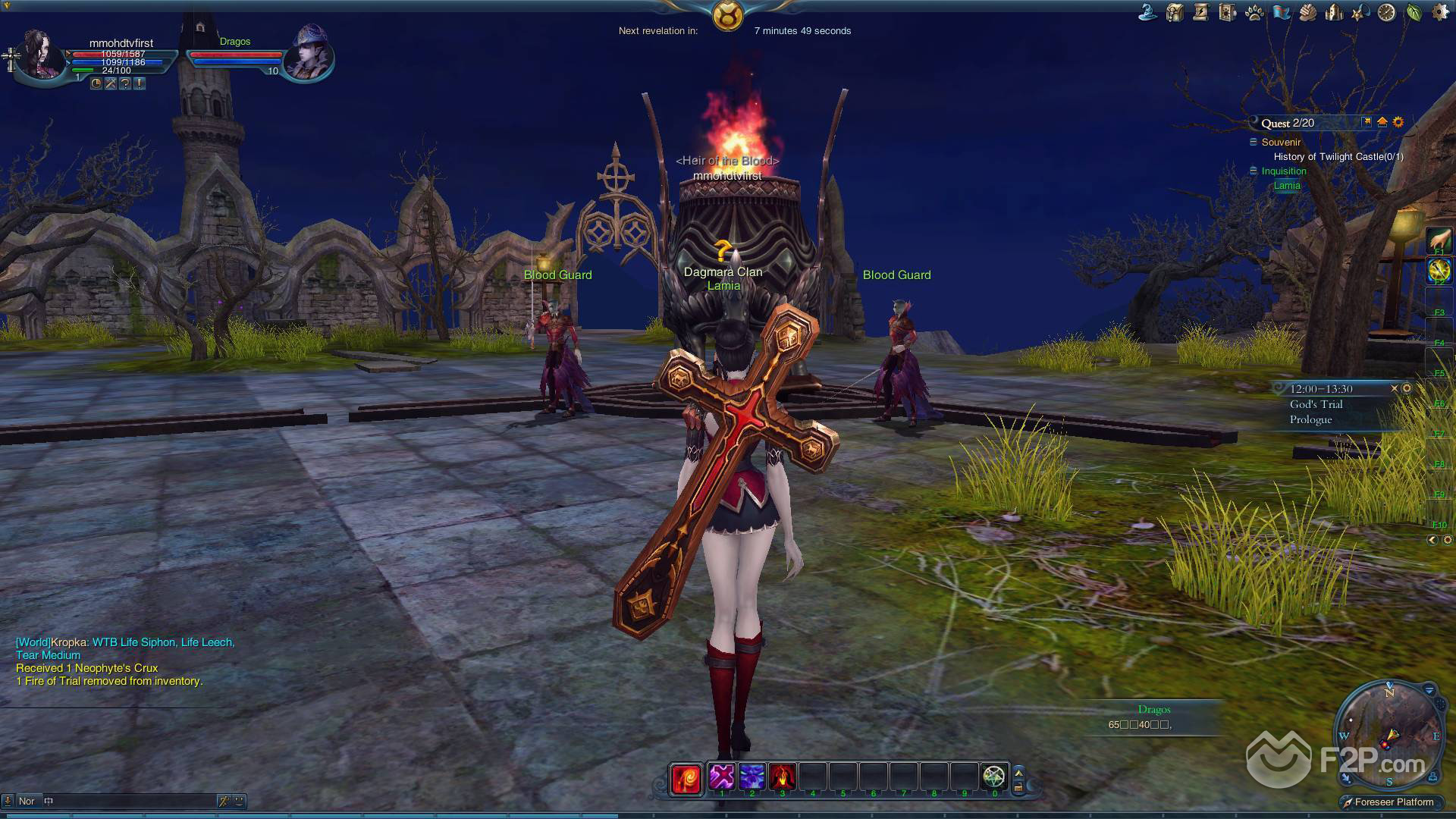
Task: Open quest tracker settings sun icon
Action: (1398, 122)
